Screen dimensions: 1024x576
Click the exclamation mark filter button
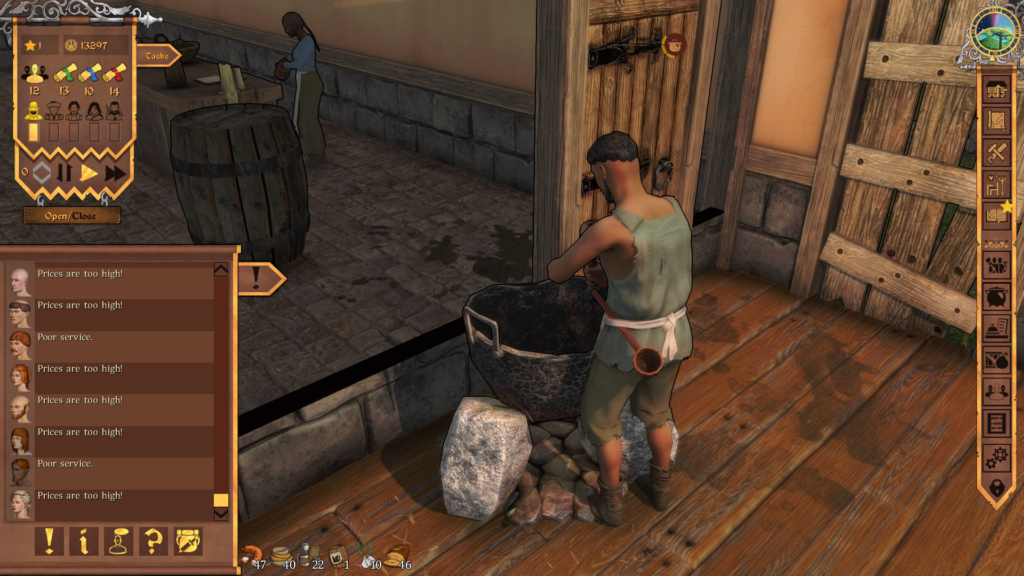click(x=49, y=541)
